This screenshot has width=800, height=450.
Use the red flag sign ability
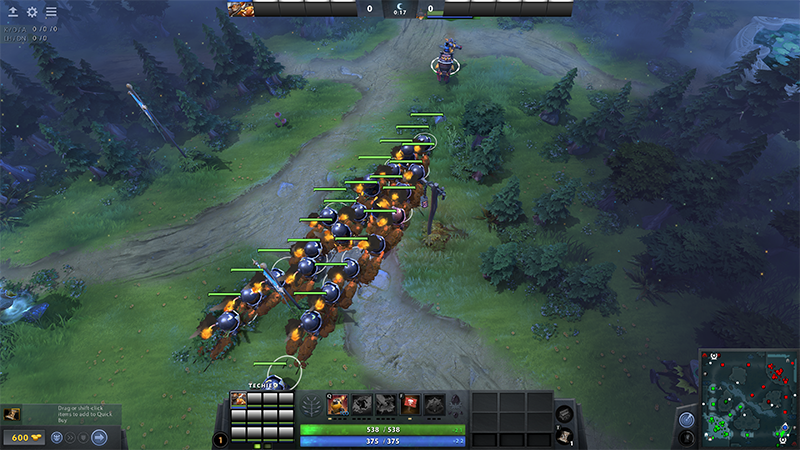pos(410,403)
